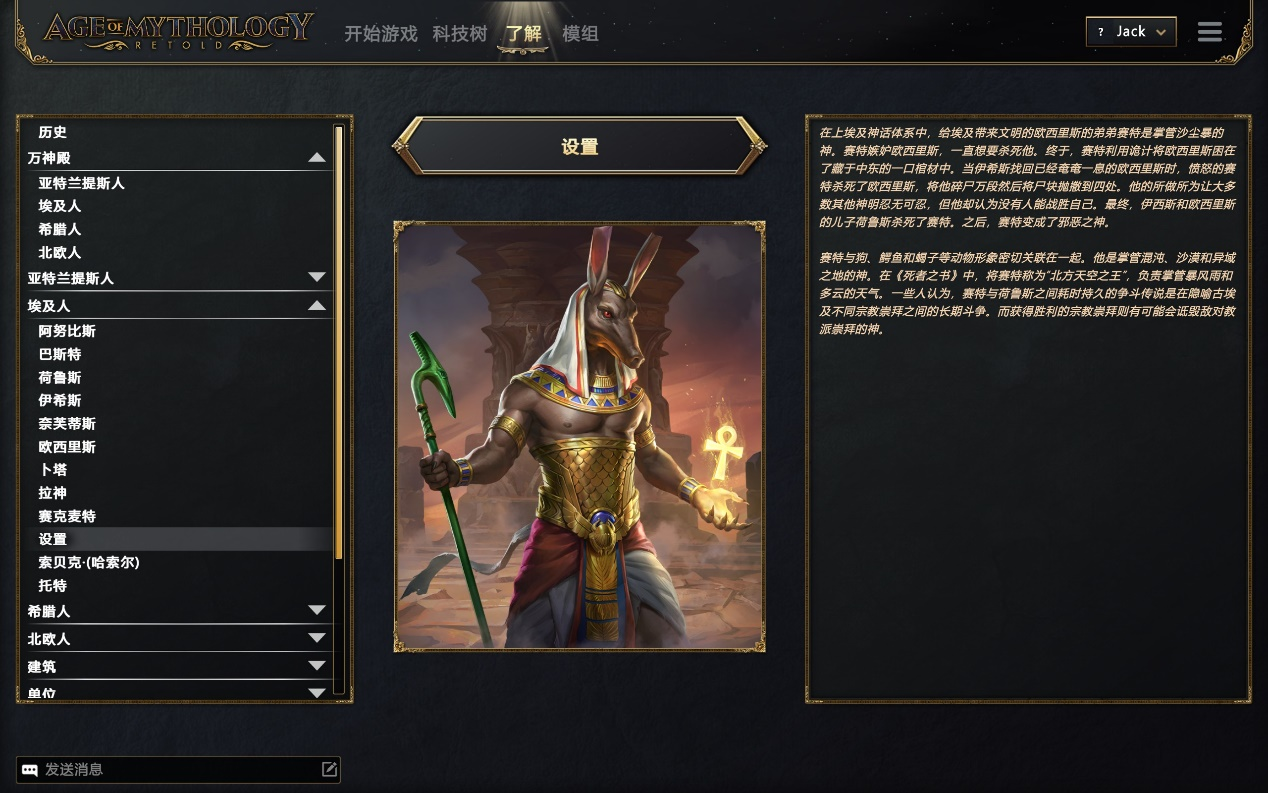Open the 科技树 tab
This screenshot has width=1268, height=793.
pos(460,34)
